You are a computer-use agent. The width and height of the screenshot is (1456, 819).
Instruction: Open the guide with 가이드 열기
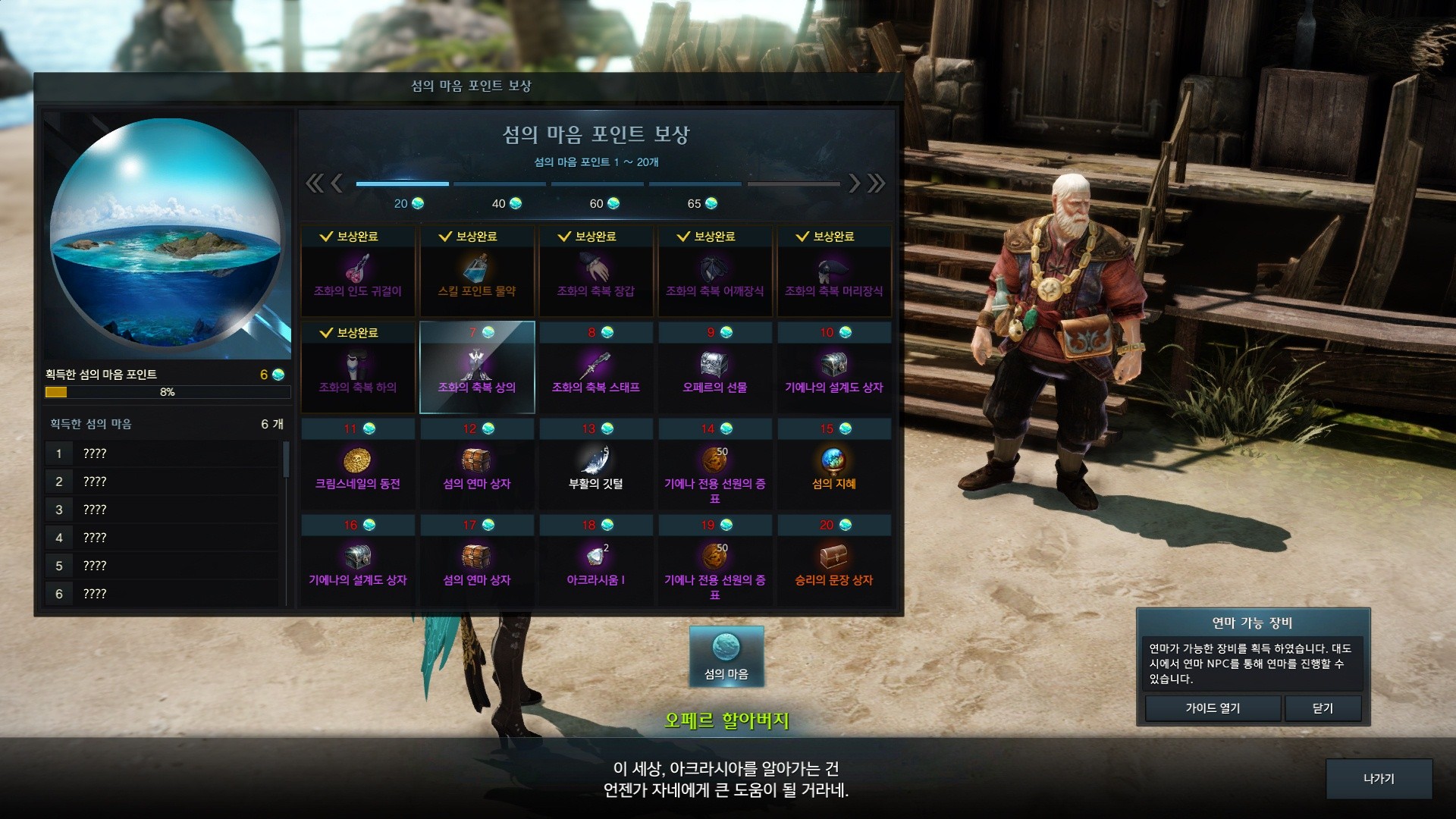click(1213, 708)
